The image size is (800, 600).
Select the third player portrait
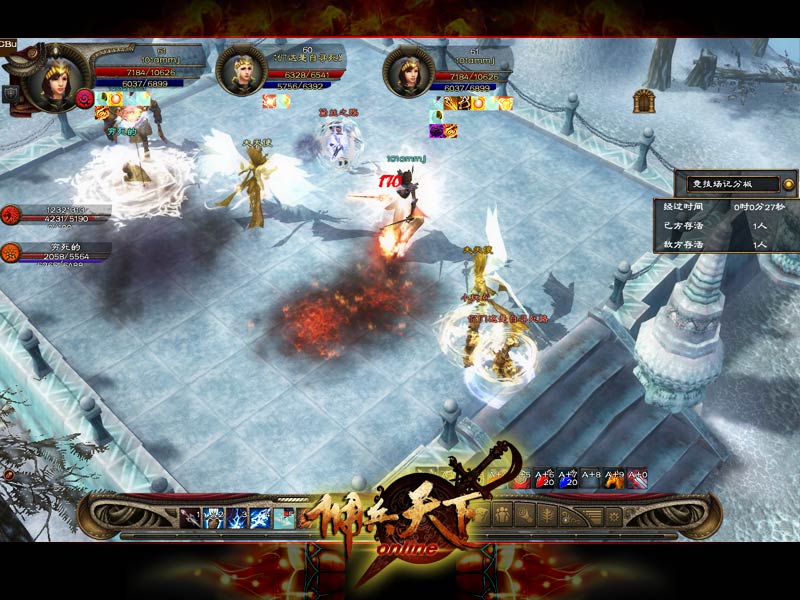point(408,70)
